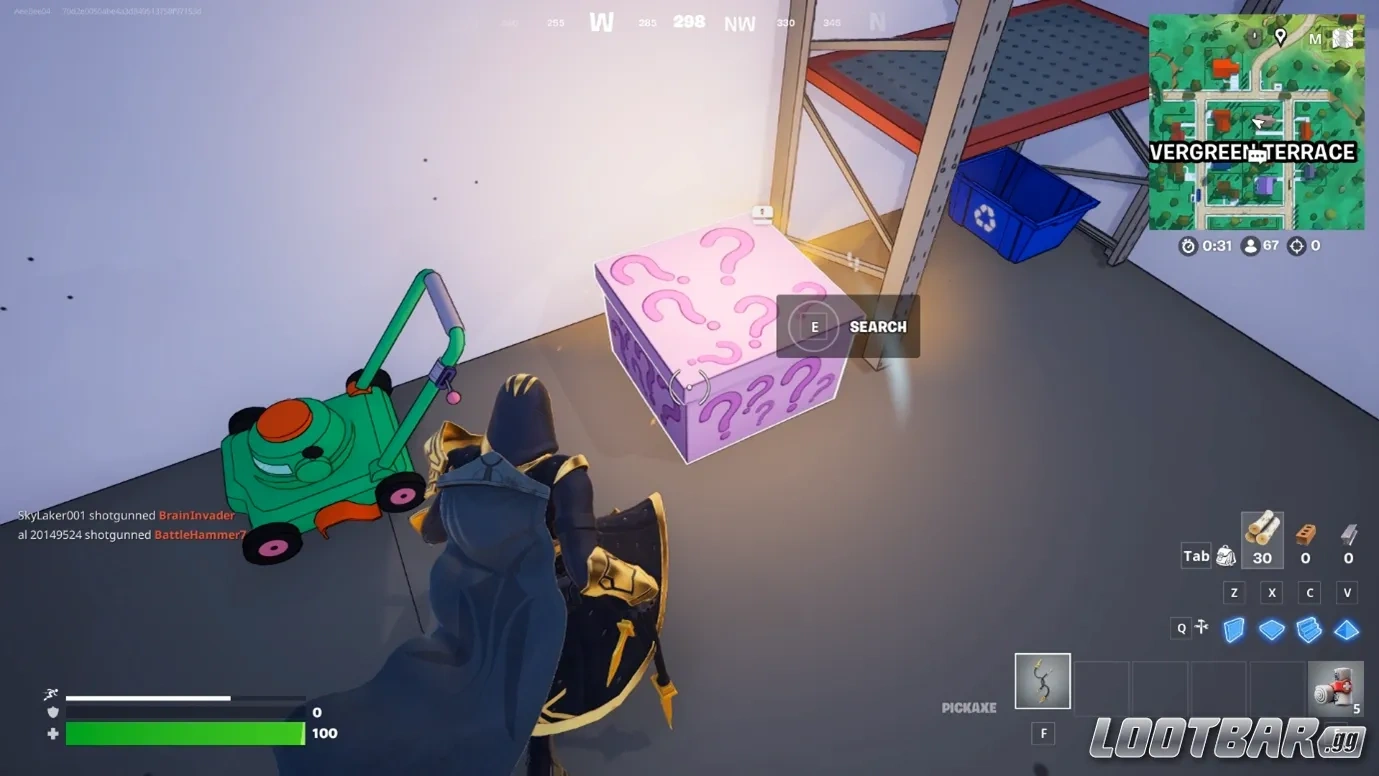This screenshot has width=1379, height=776.
Task: Click the pickaxe icon beside the Q key
Action: coord(1200,628)
